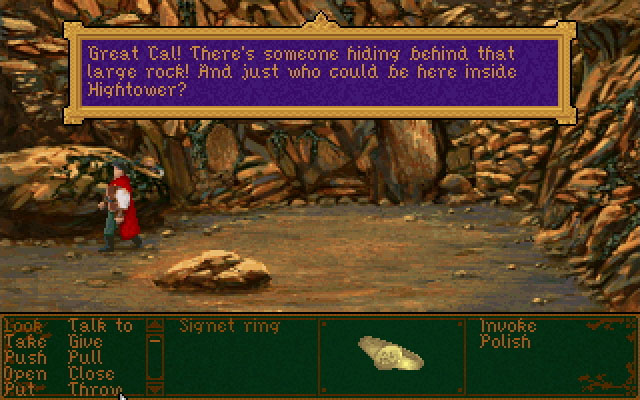
Task: Click the inventory scroll up arrow
Action: pyautogui.click(x=154, y=325)
